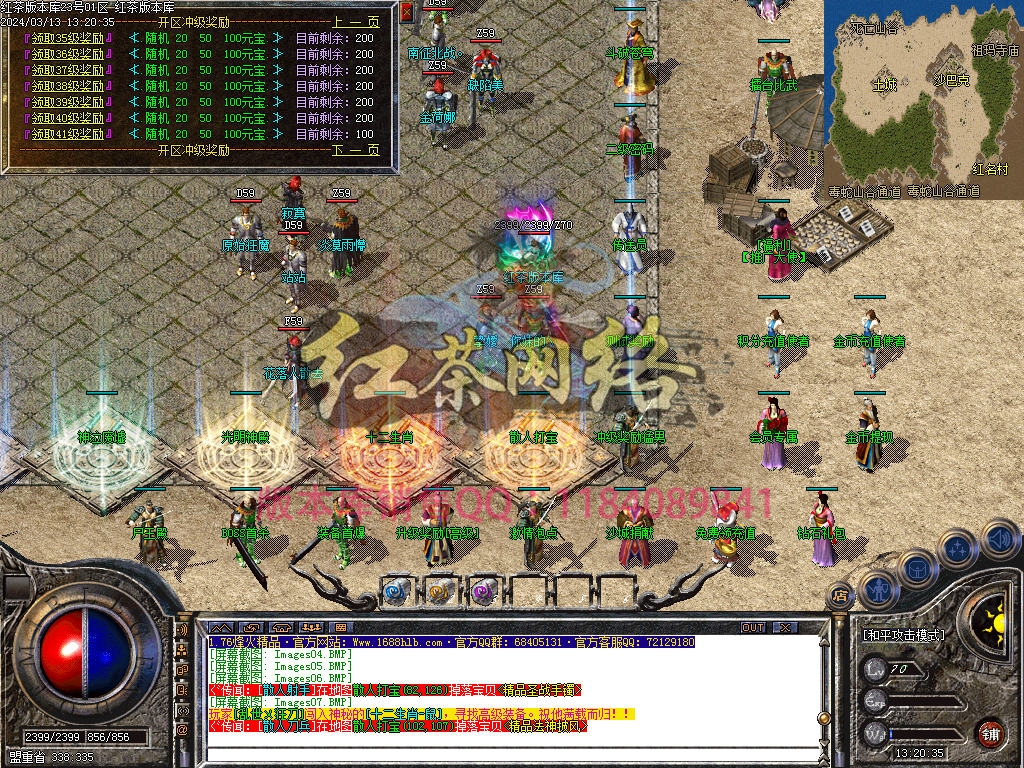Viewport: 1024px width, 768px height.
Task: Open the character equipment round button
Action: [x=878, y=590]
